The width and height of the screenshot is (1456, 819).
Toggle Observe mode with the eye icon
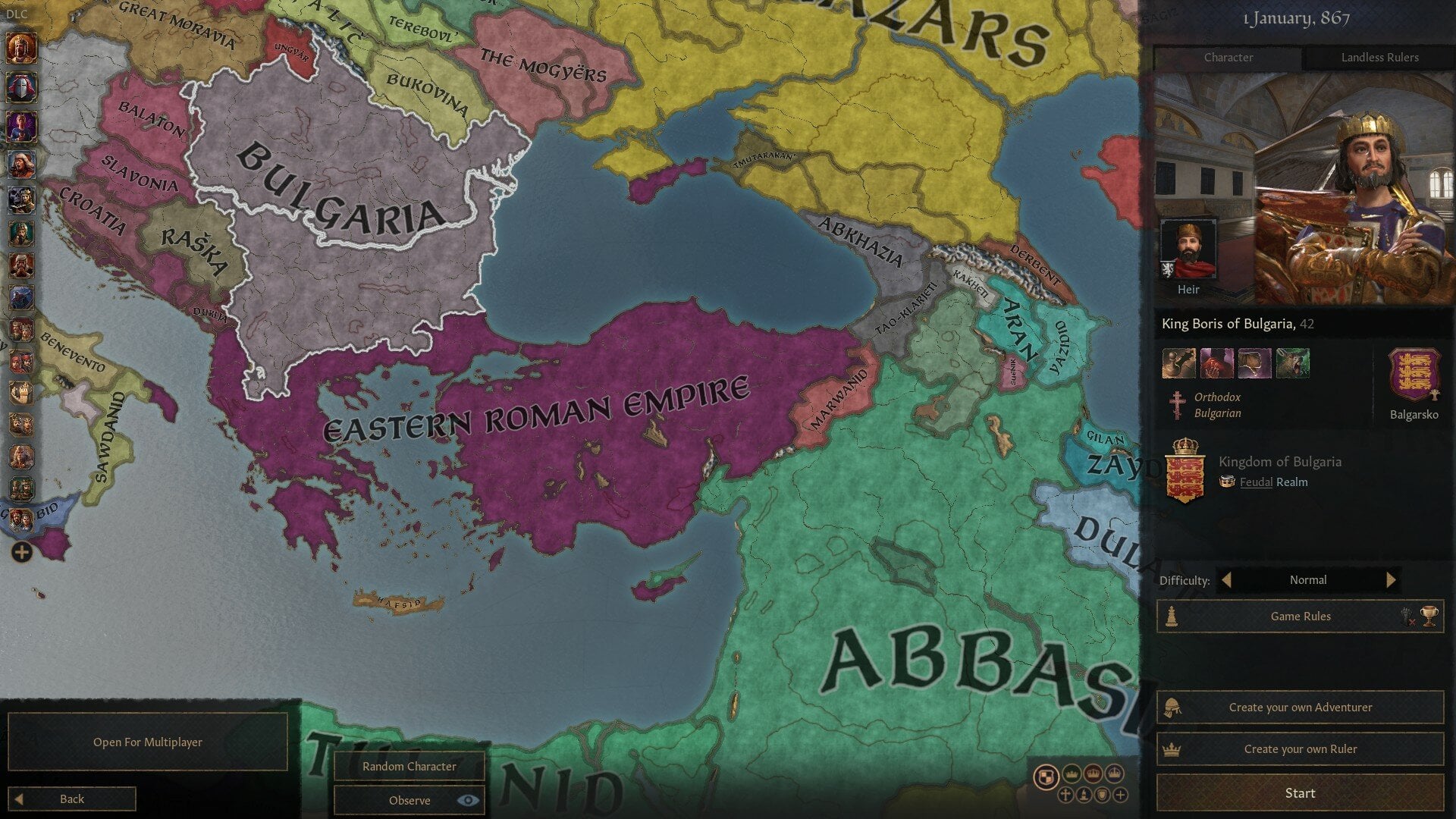click(x=468, y=800)
